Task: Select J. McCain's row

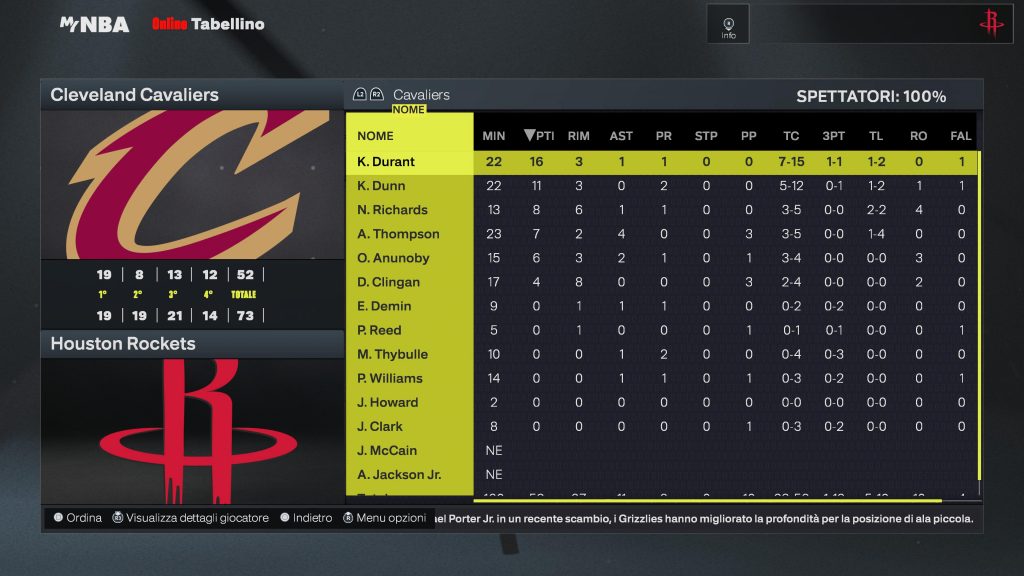Action: coord(387,450)
